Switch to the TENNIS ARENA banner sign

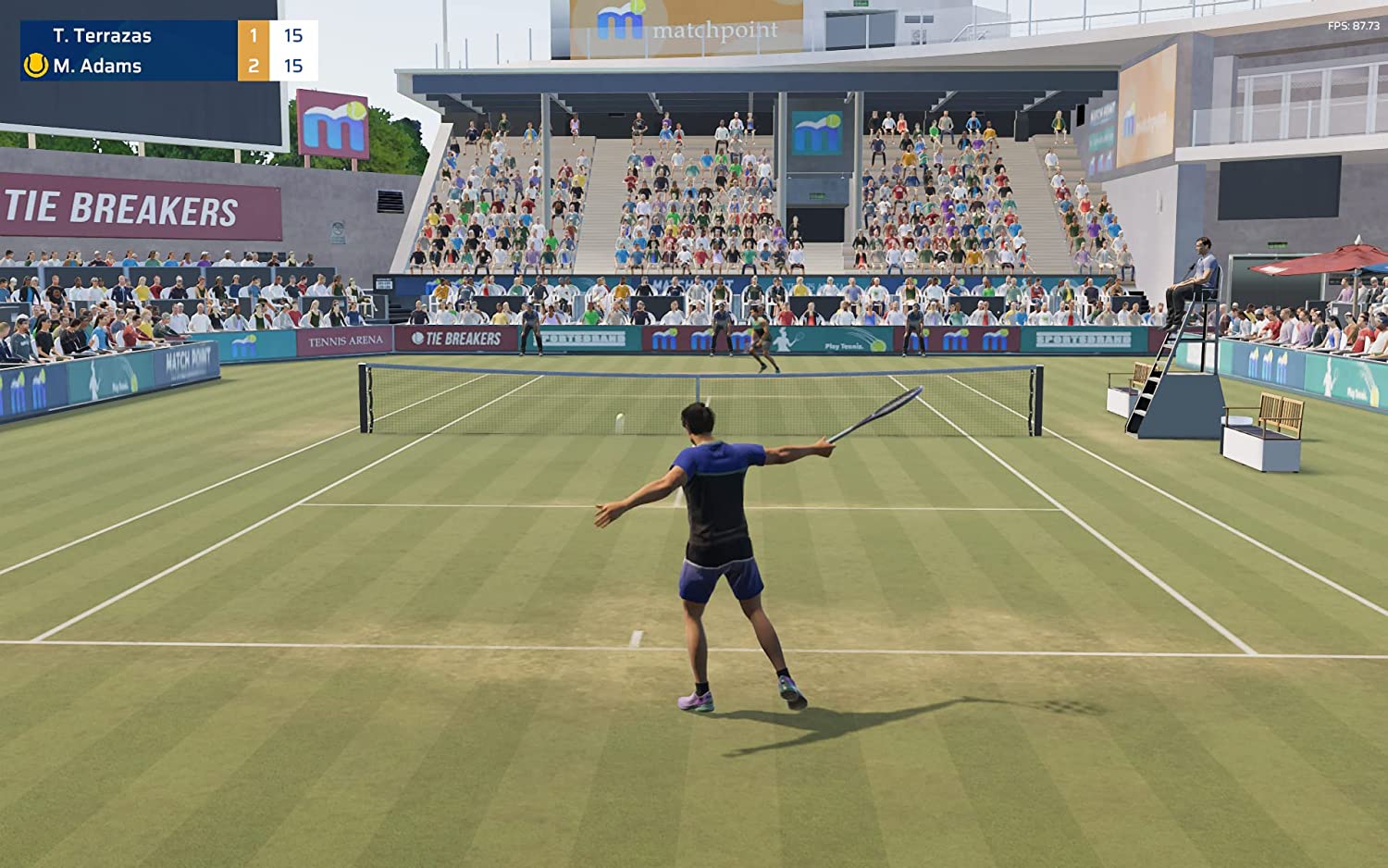tap(344, 340)
